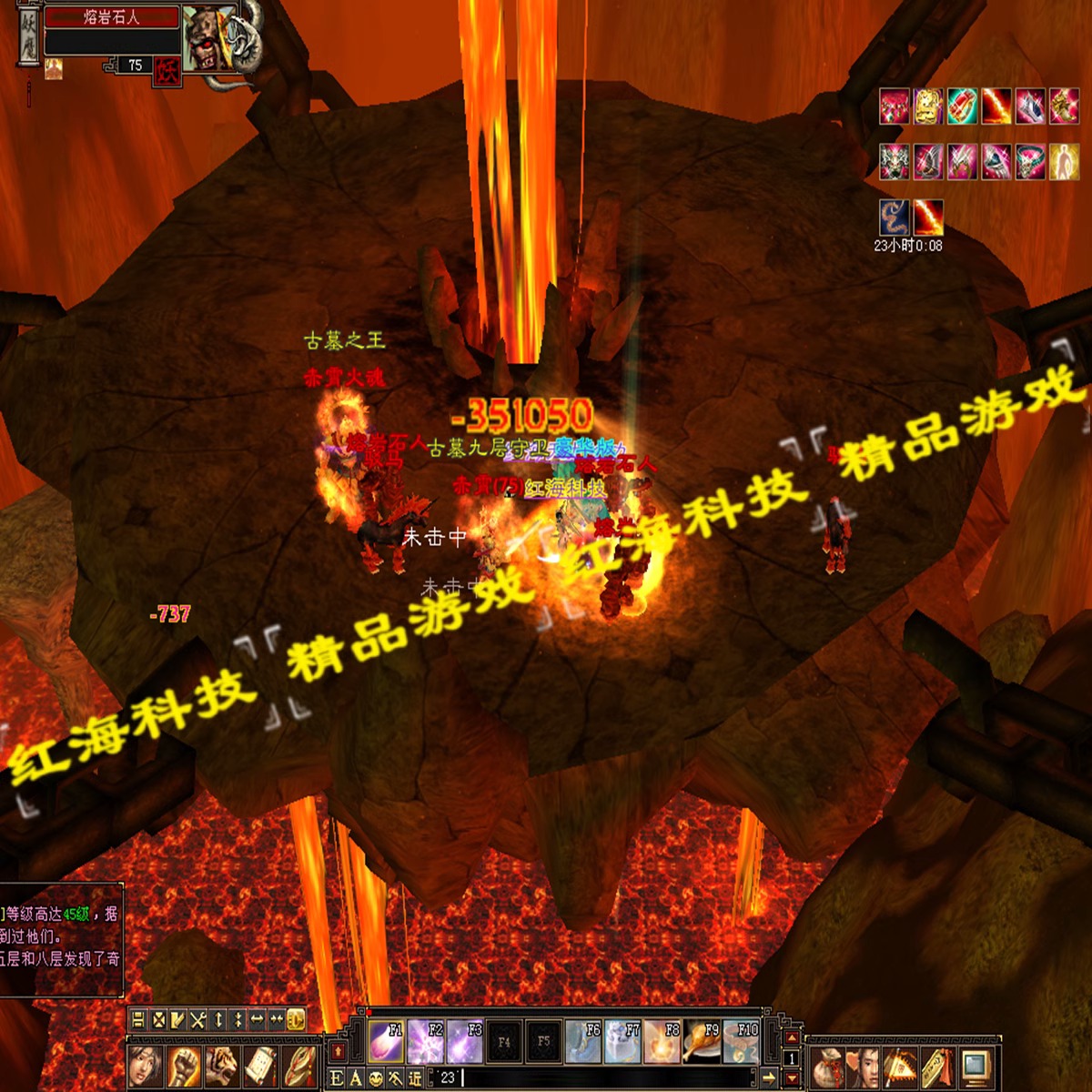Click the golden silhouette body buff icon
The height and width of the screenshot is (1092, 1092).
pos(1064,162)
